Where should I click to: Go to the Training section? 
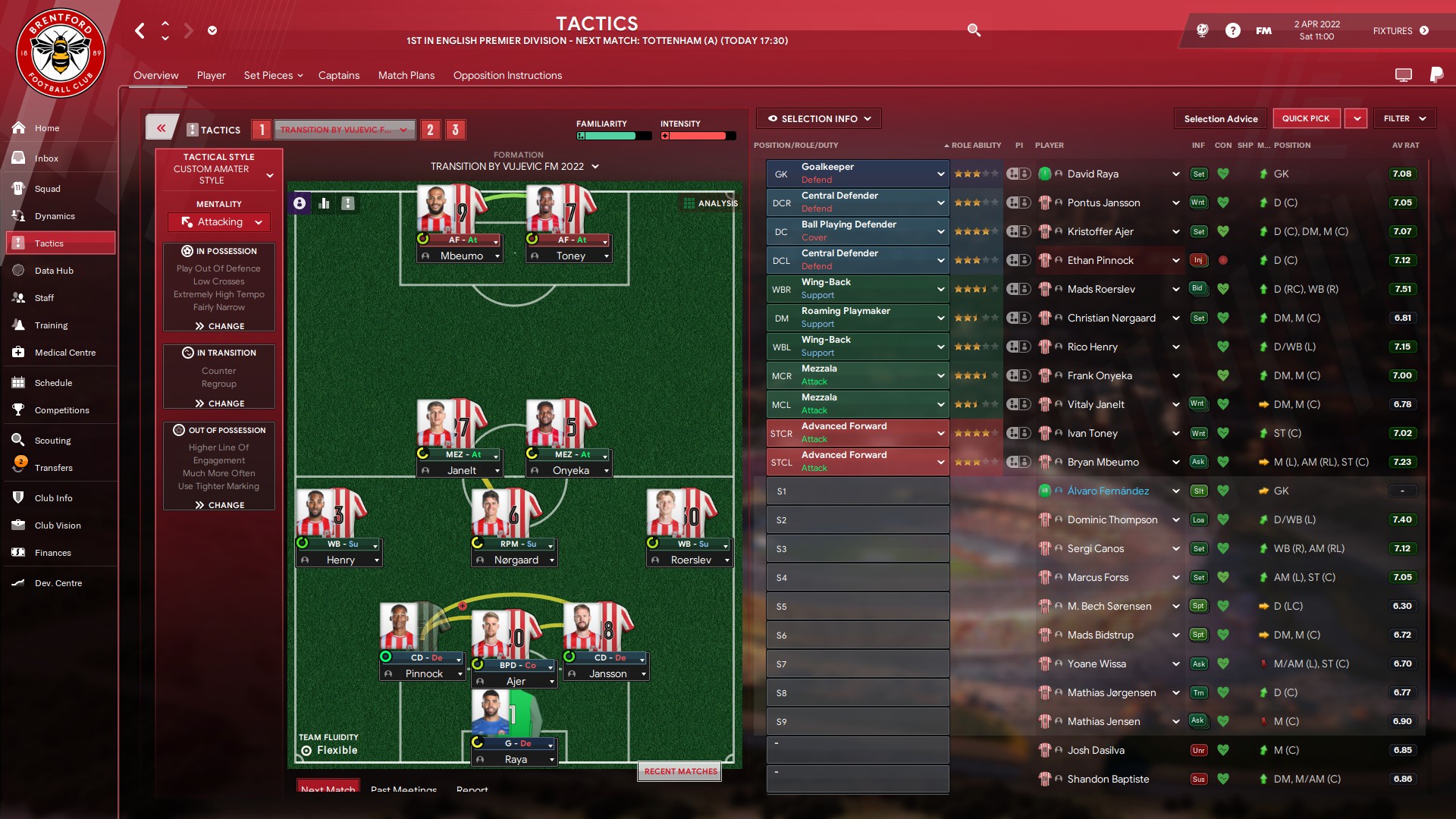(x=51, y=325)
